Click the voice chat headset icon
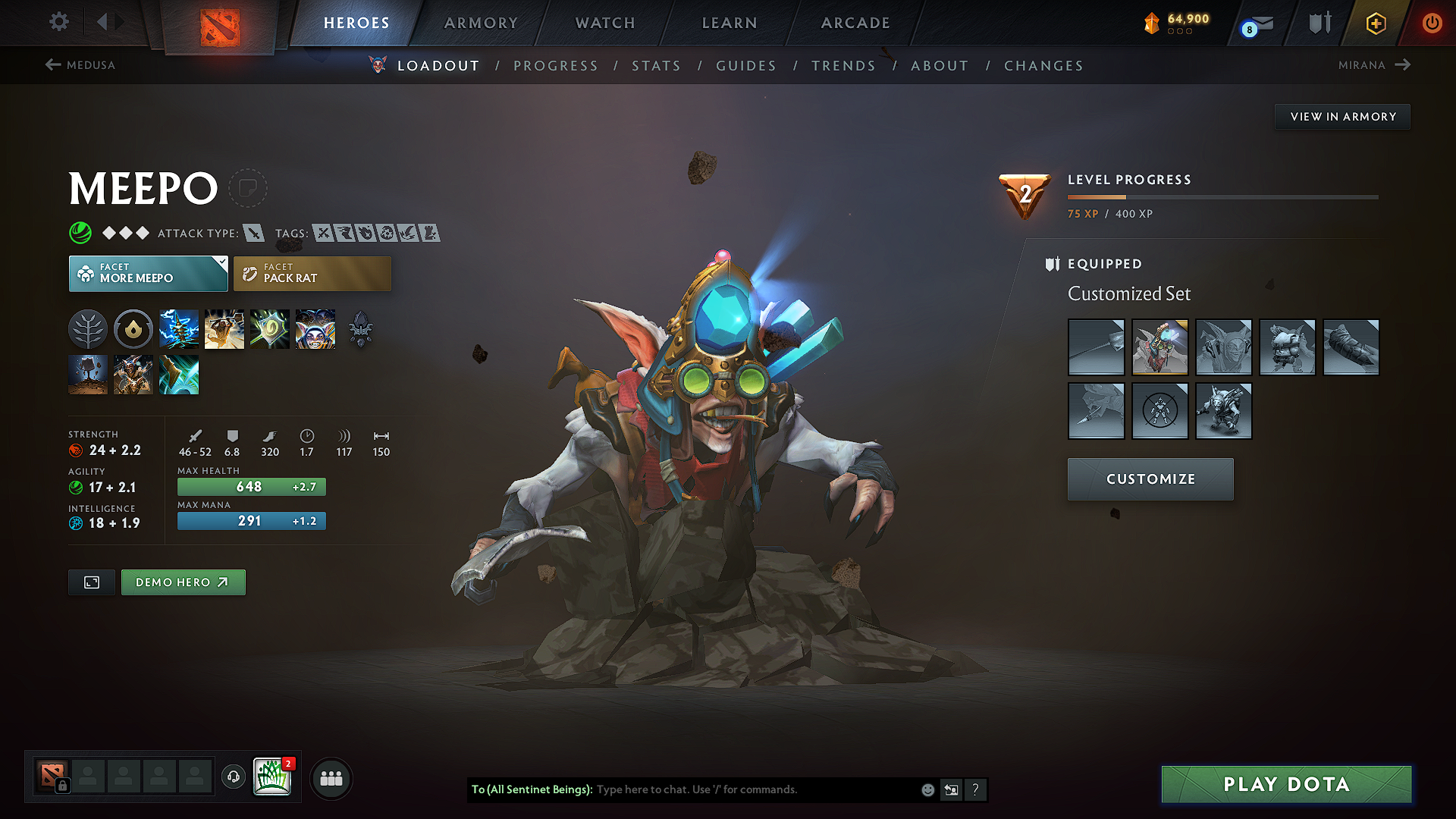Viewport: 1456px width, 819px height. coord(233,777)
